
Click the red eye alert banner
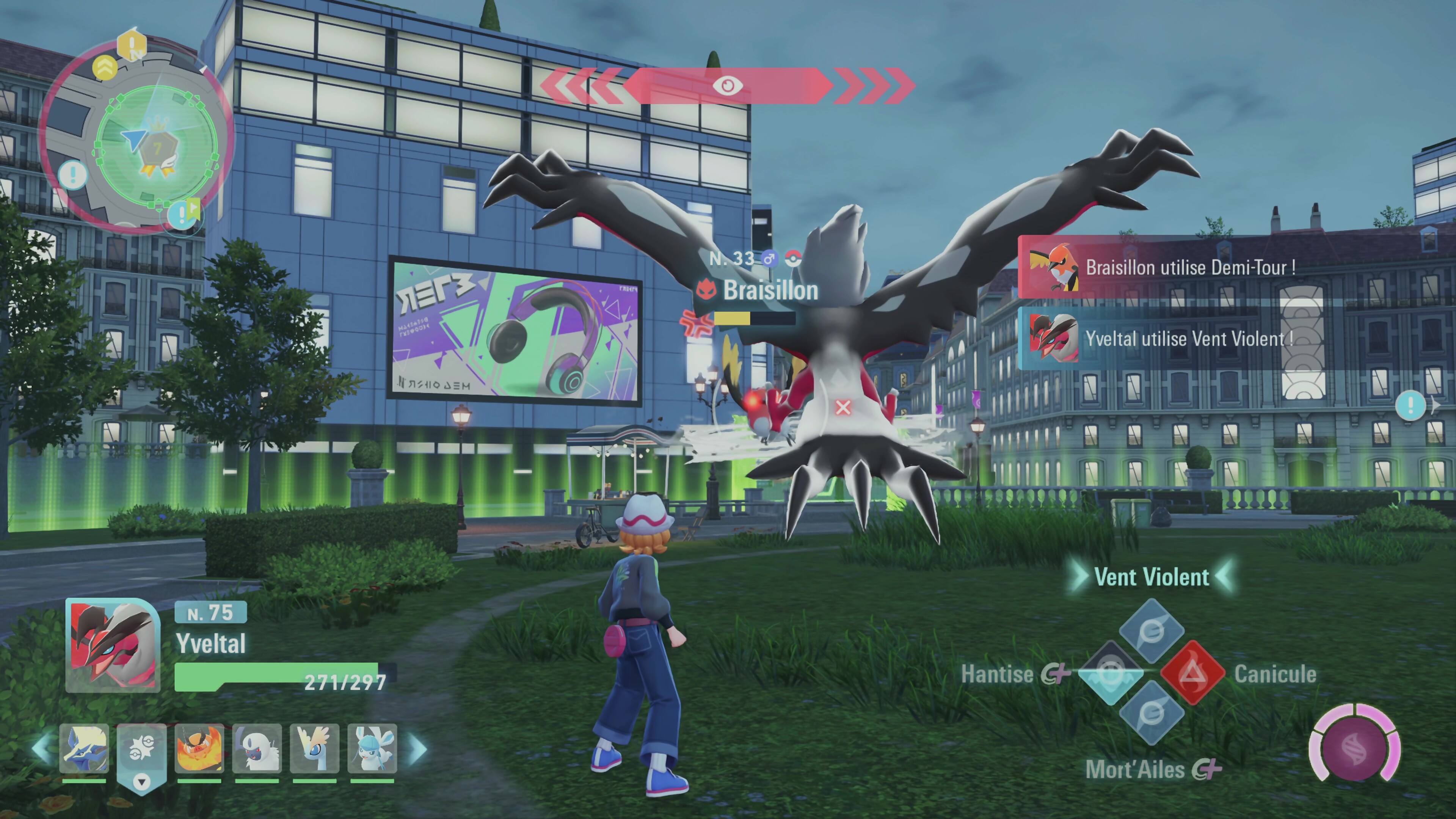728,86
